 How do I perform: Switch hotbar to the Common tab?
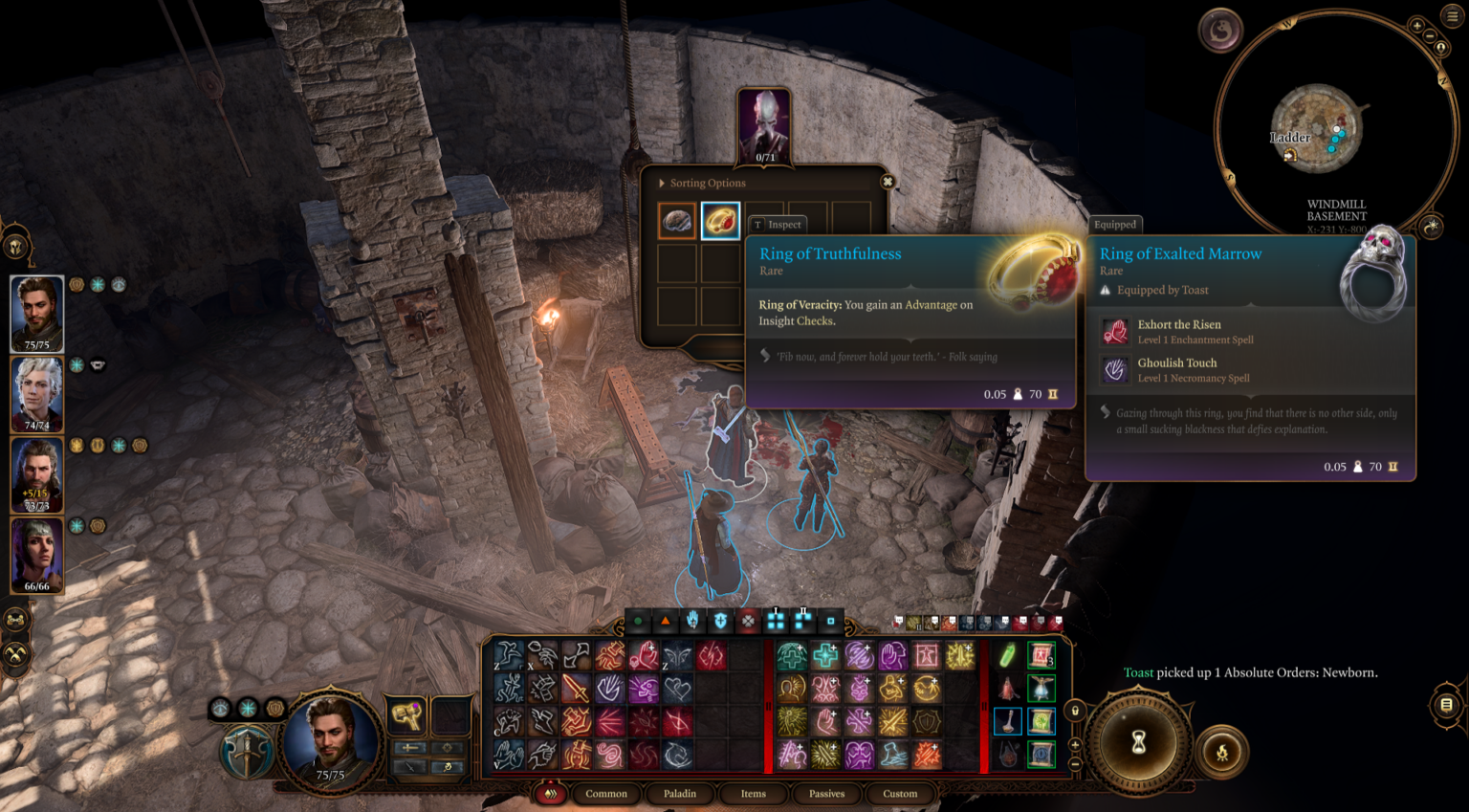click(606, 794)
